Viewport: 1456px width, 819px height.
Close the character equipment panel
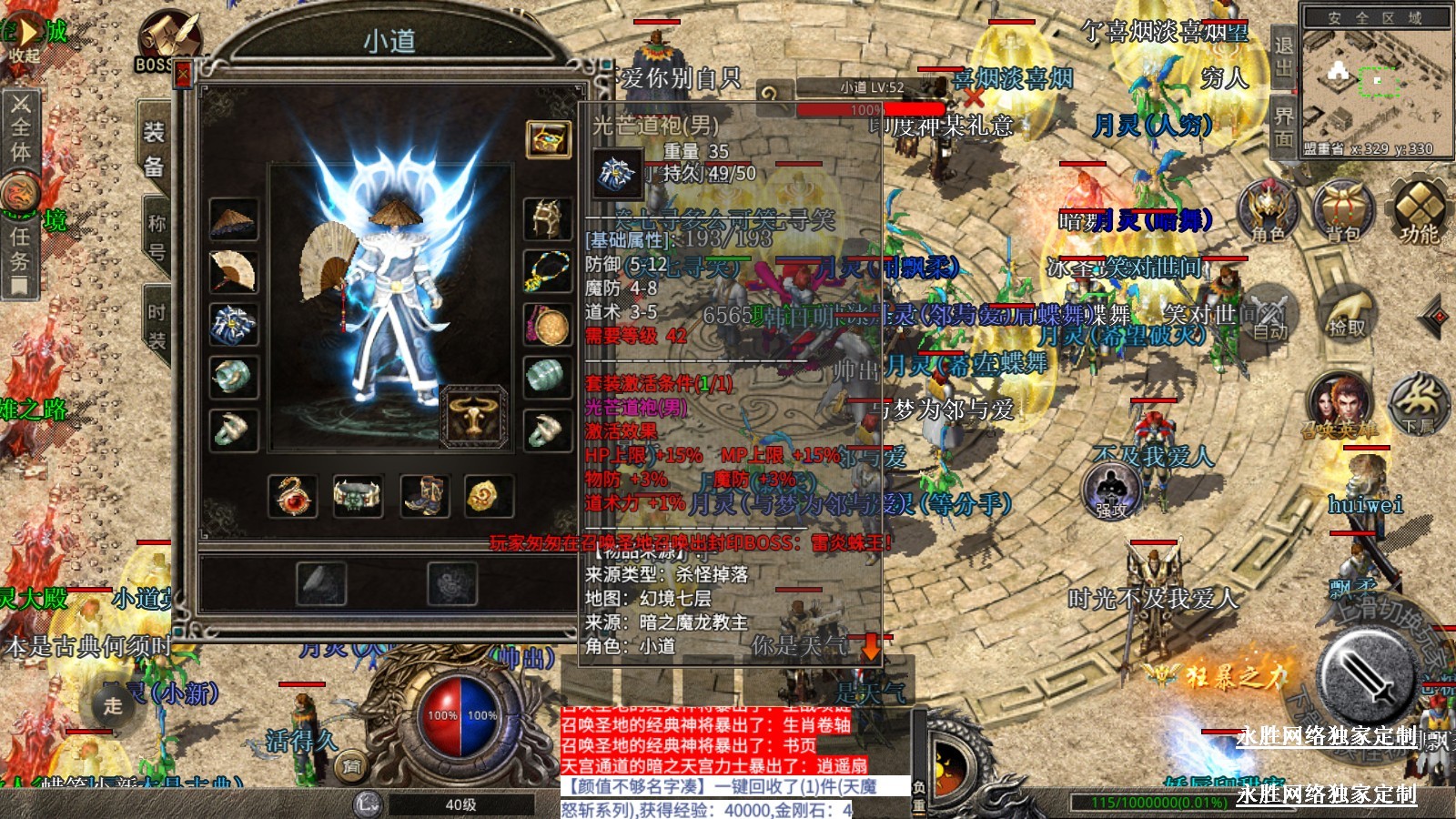coord(183,74)
